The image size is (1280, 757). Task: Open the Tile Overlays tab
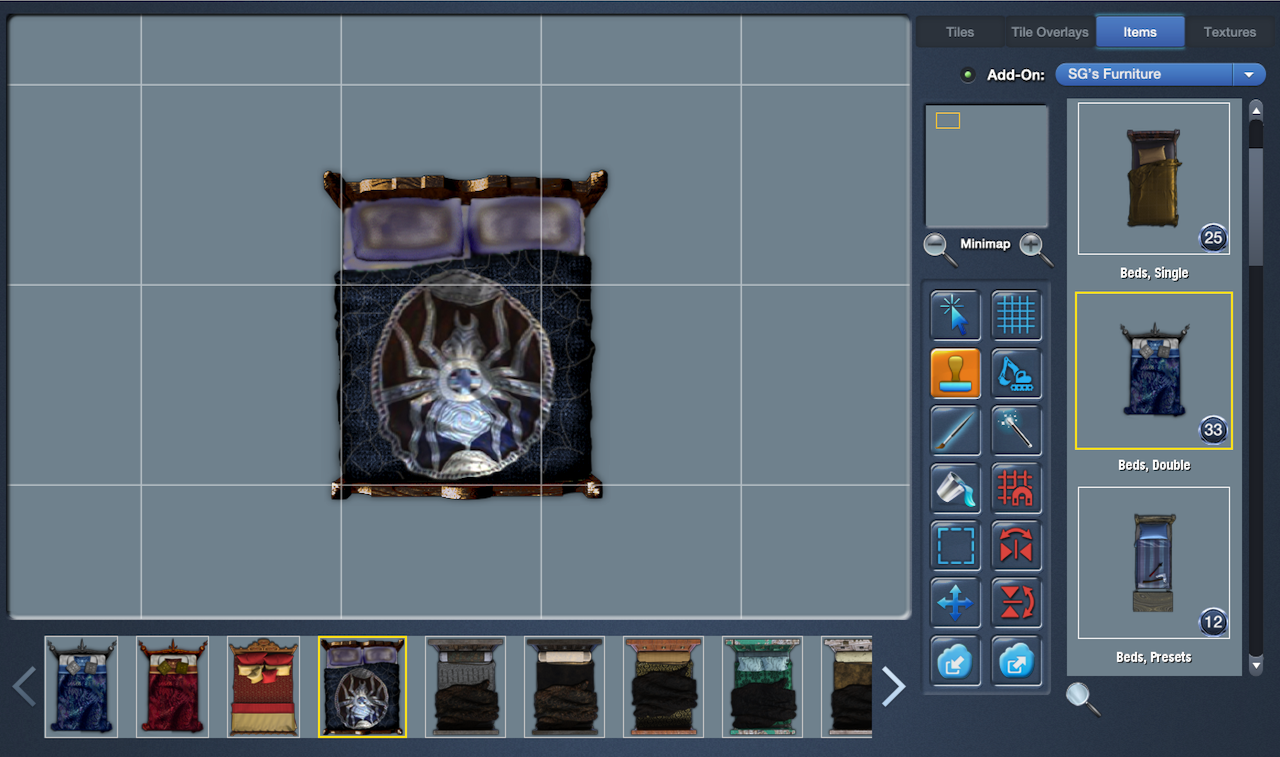(1049, 31)
